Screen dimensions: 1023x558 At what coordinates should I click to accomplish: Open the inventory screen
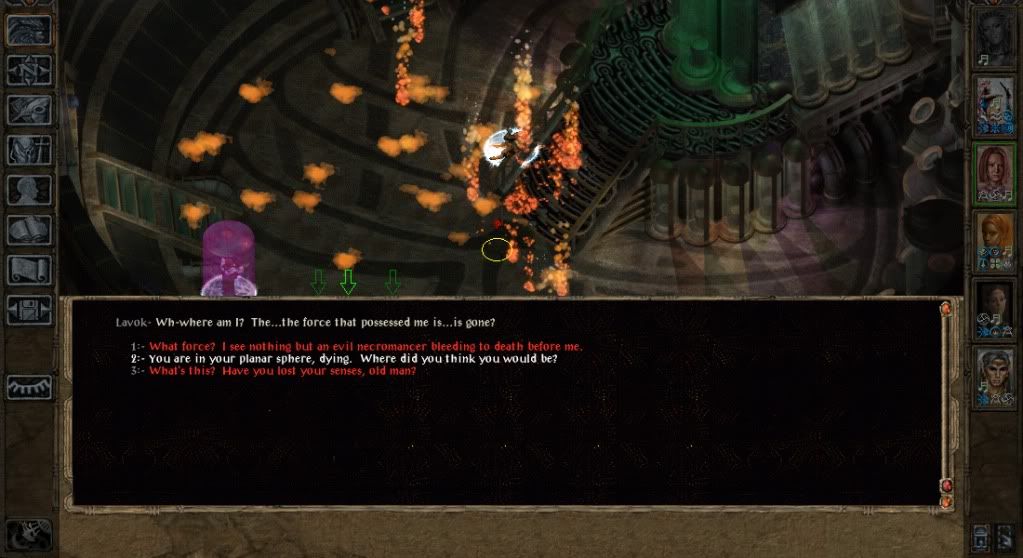pyautogui.click(x=29, y=150)
